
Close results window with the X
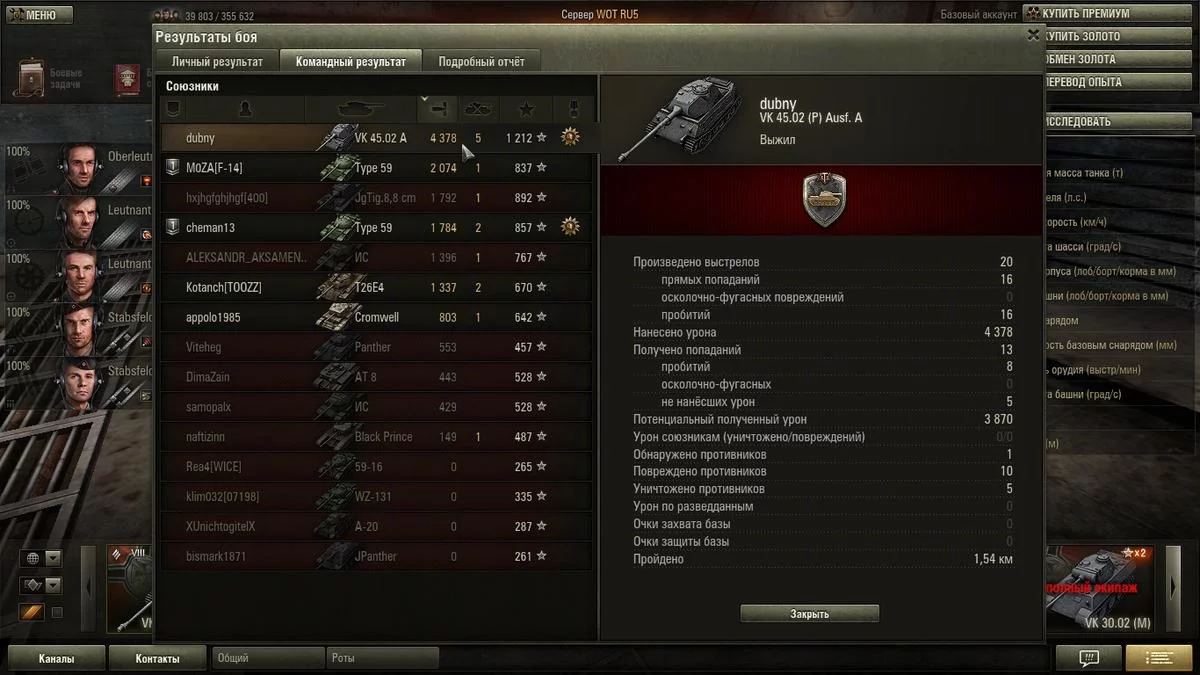1033,35
